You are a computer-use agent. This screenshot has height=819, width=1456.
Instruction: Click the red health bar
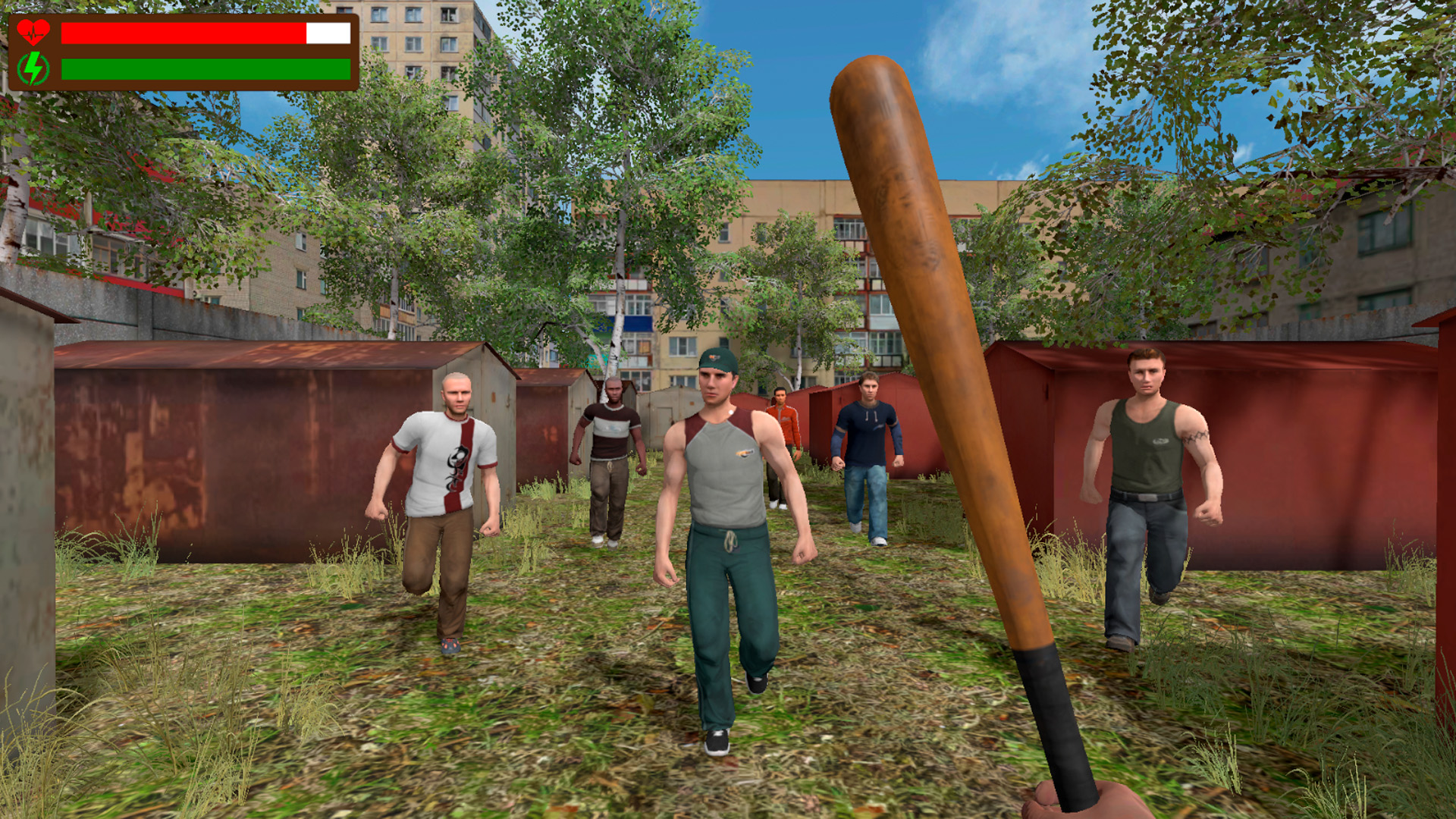(182, 33)
